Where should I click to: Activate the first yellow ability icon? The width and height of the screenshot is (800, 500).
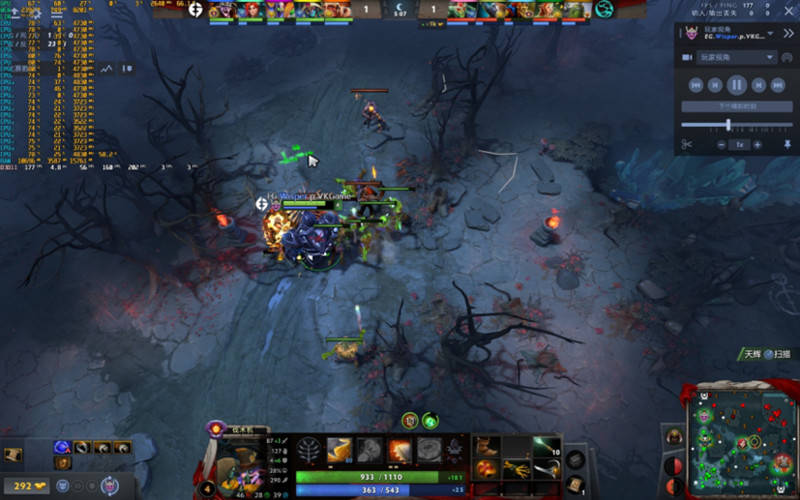[339, 449]
